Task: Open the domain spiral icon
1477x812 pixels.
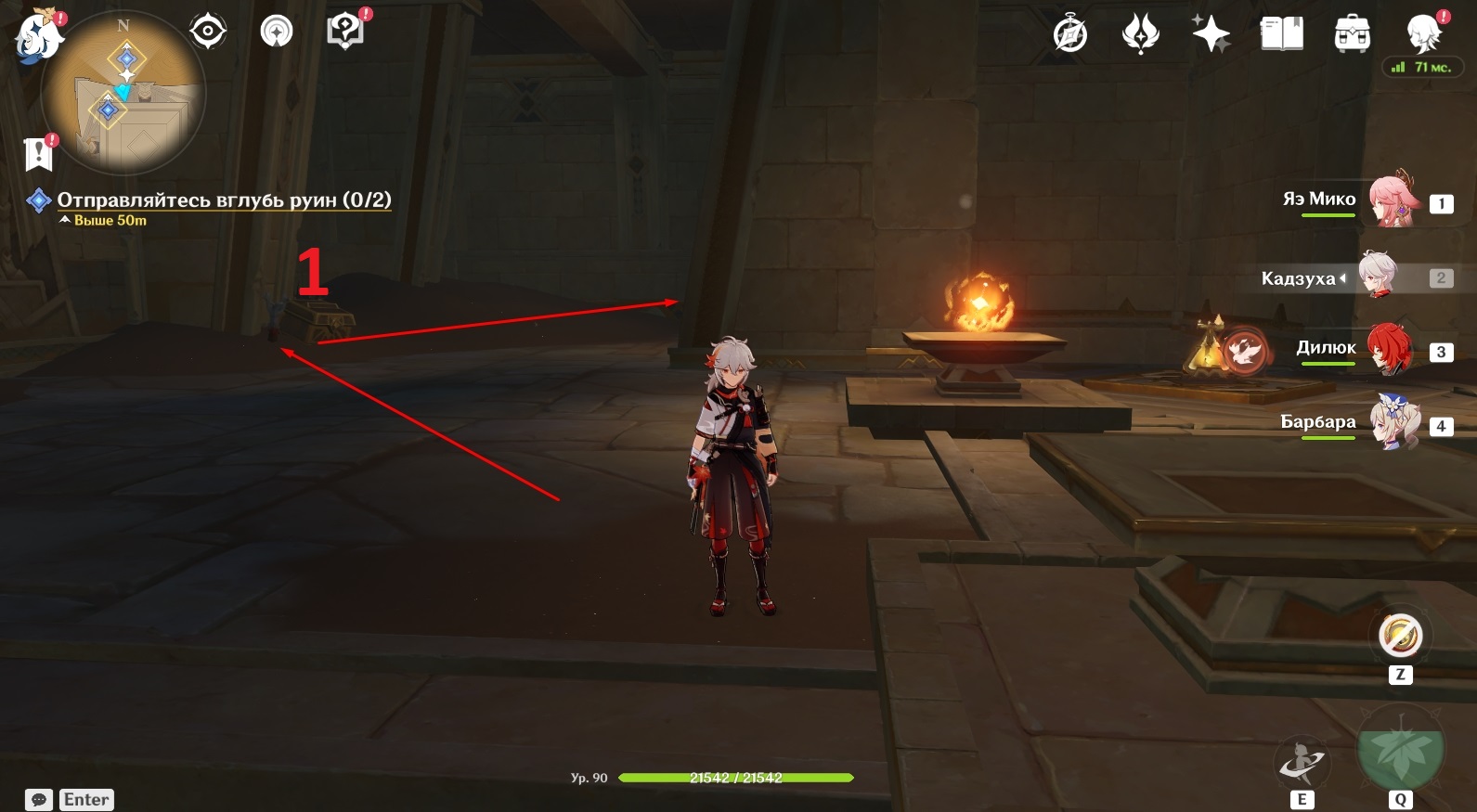Action: point(277,32)
